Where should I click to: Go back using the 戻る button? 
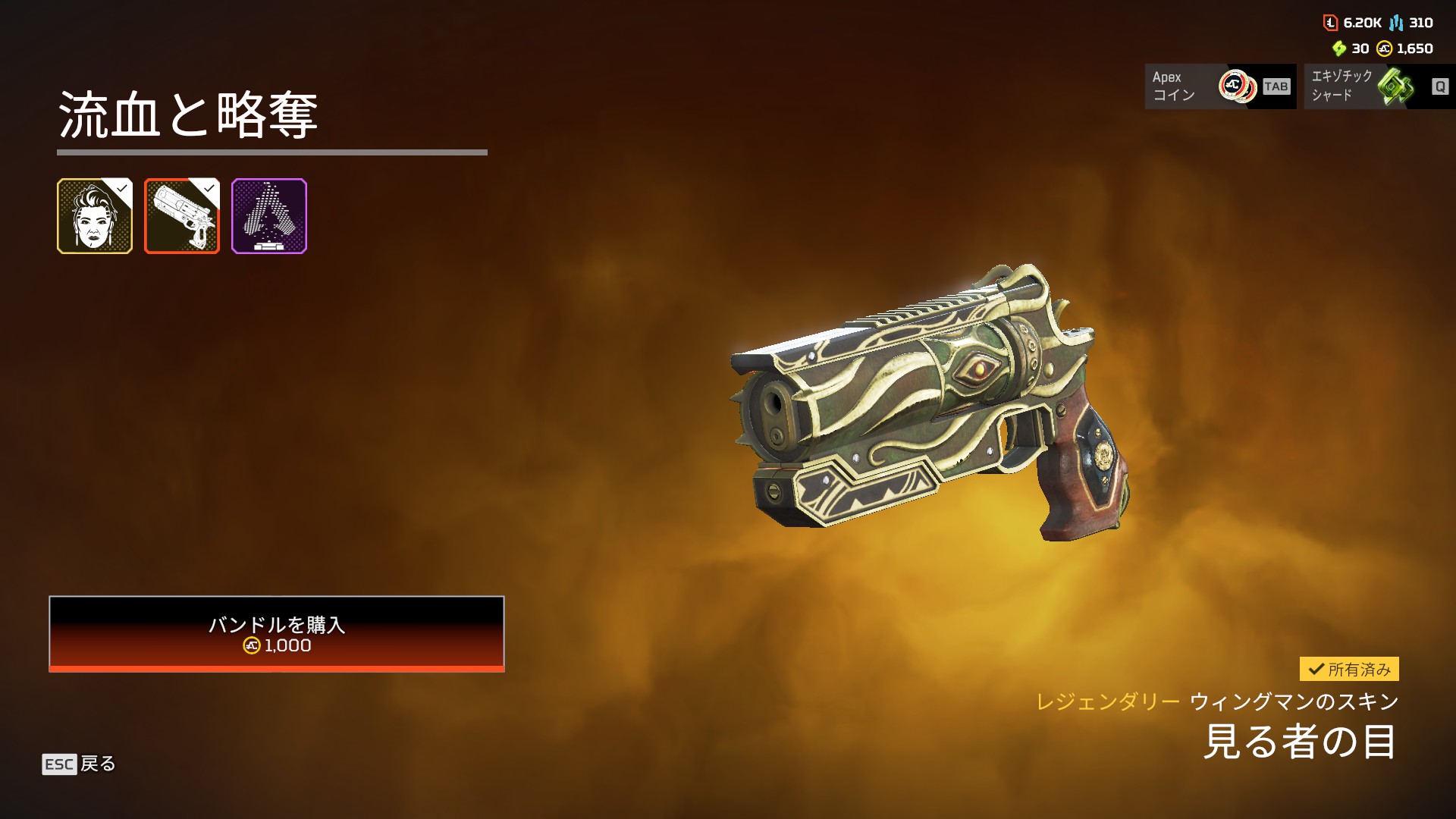[x=79, y=764]
